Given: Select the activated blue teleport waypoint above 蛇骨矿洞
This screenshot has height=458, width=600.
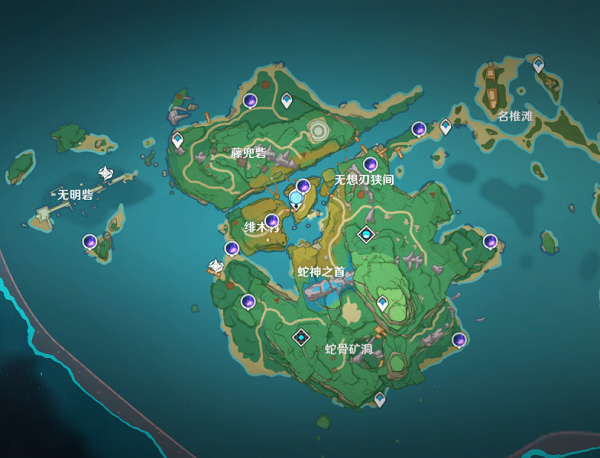Looking at the screenshot, I should 382,302.
